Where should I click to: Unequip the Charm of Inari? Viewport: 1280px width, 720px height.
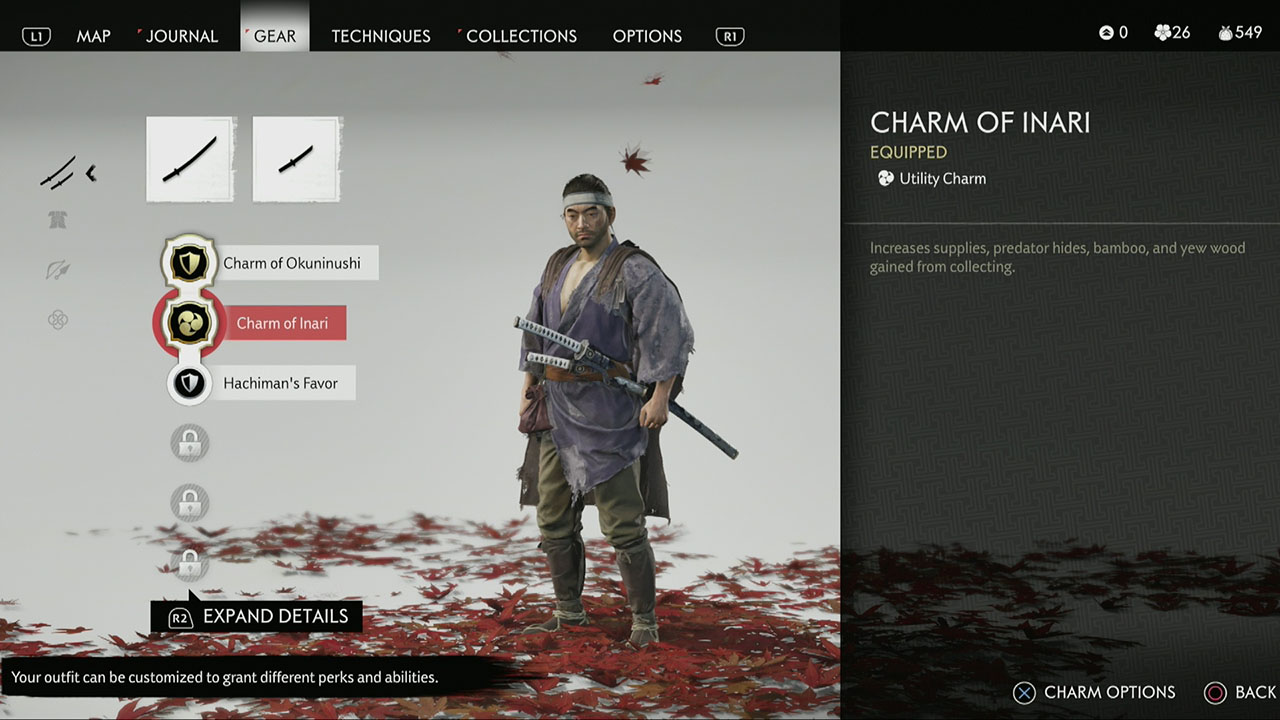pos(189,322)
